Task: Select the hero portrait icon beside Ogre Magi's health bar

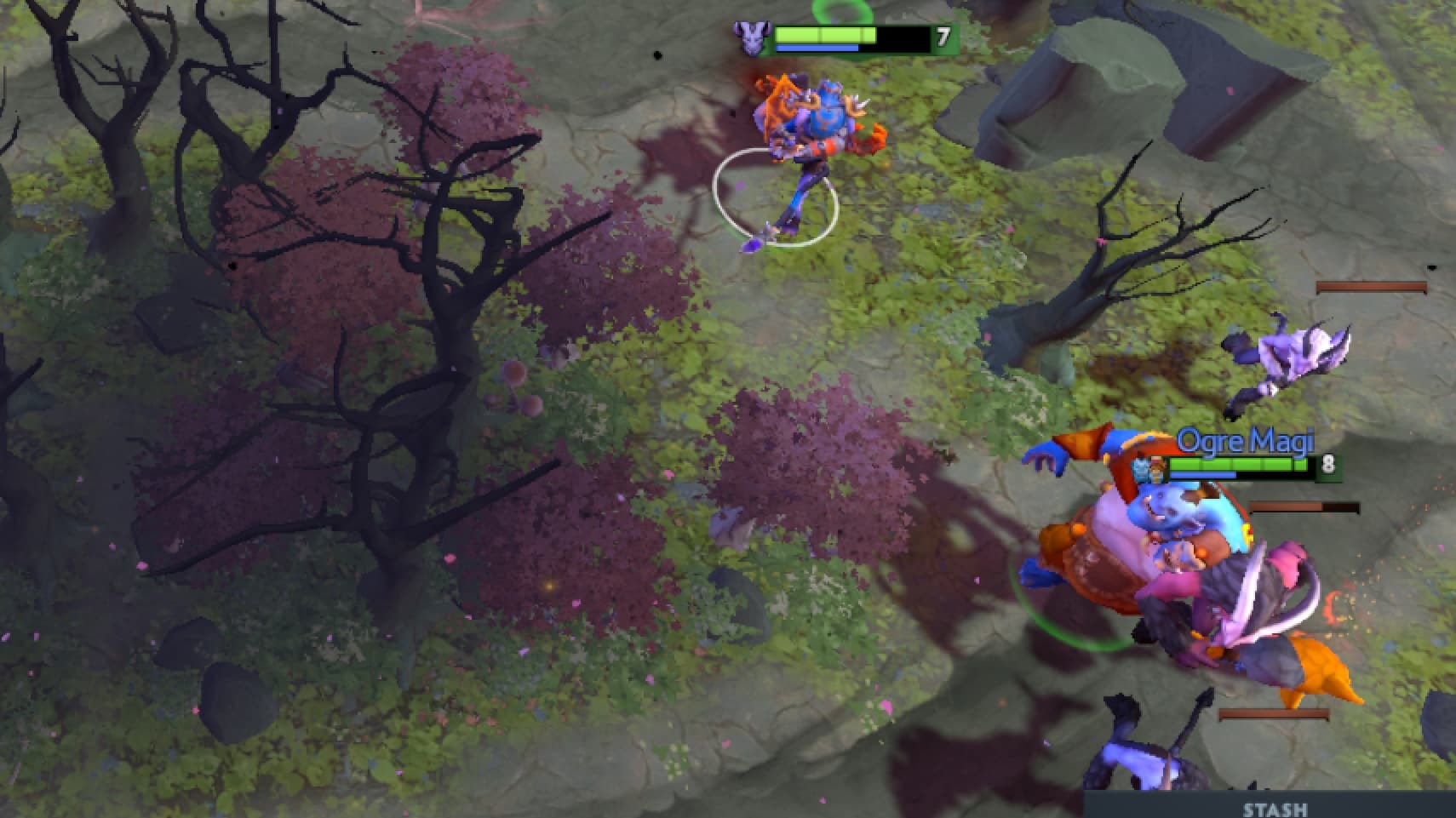Action: point(1155,466)
